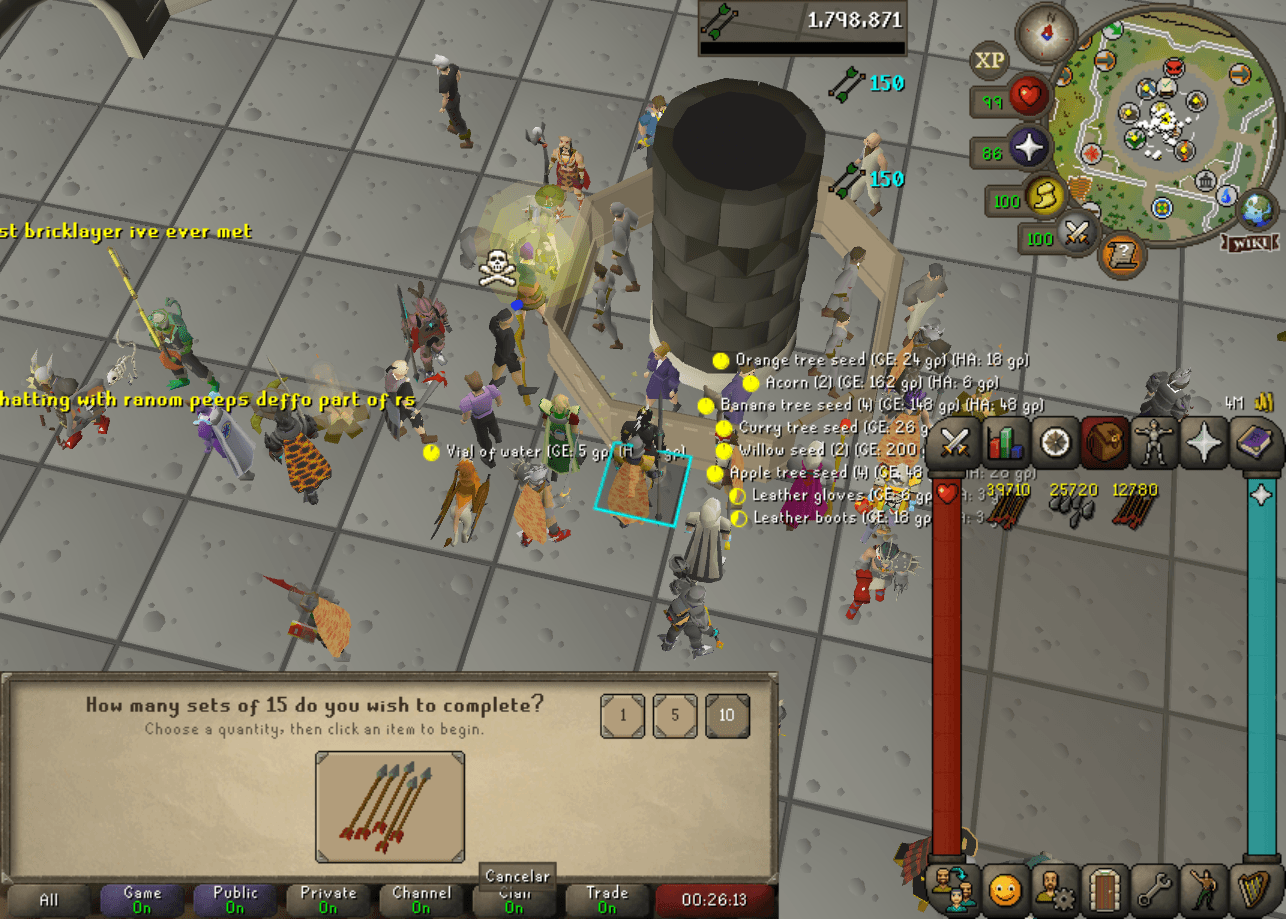1286x919 pixels.
Task: Open the Skills bar-chart tab
Action: pyautogui.click(x=1007, y=443)
